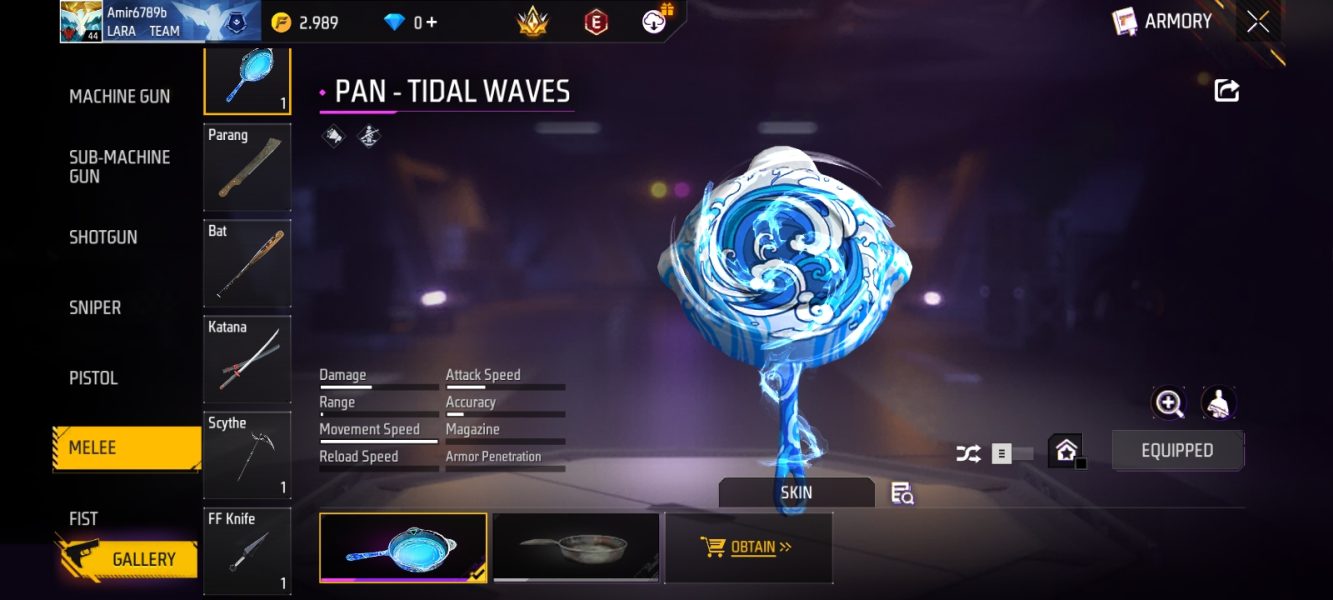
Task: Open the weapon Gallery
Action: click(130, 560)
